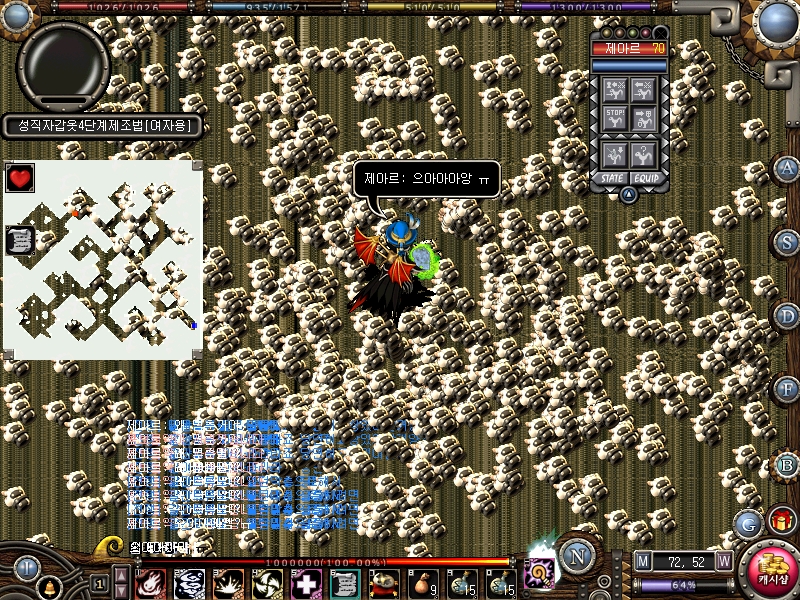Click the round S side button
Viewport: 800px width, 600px height.
787,242
